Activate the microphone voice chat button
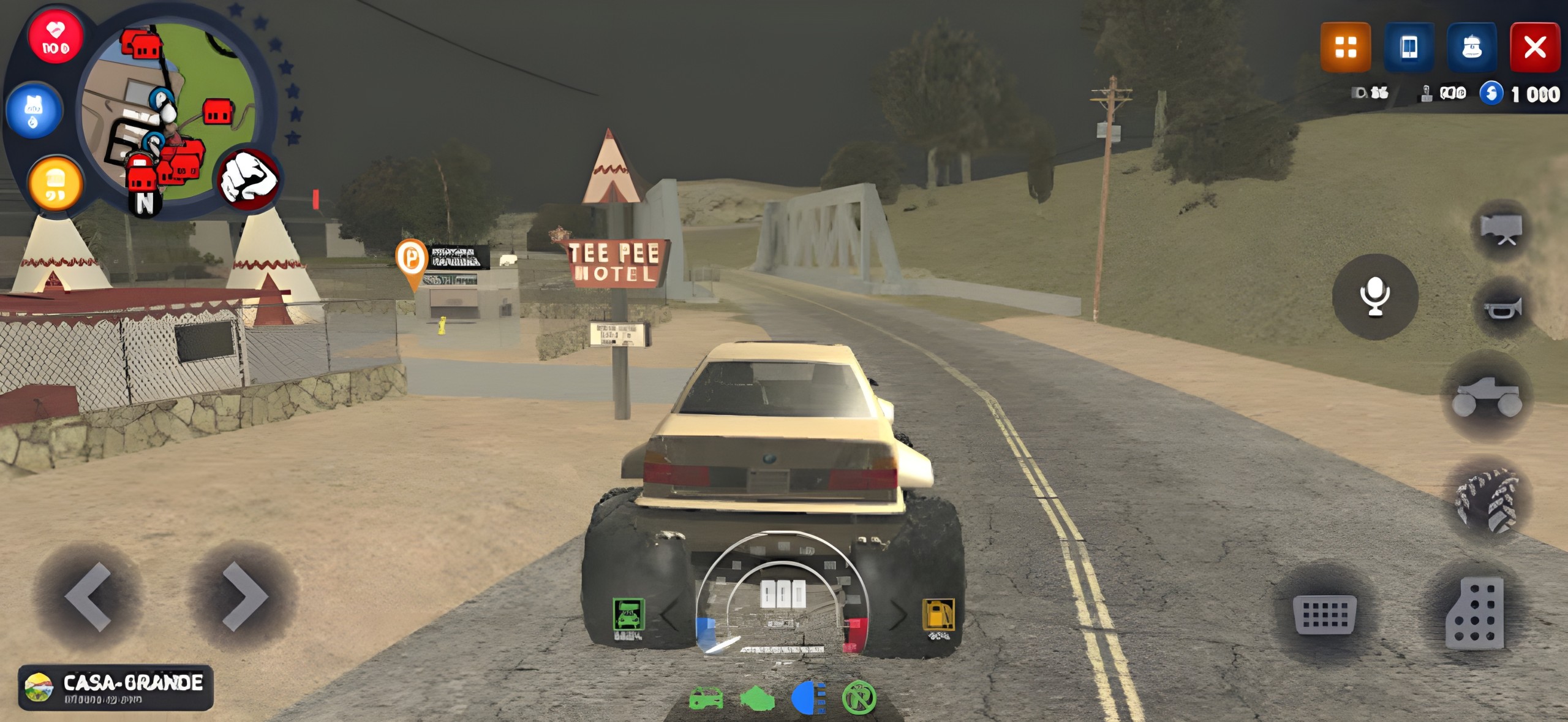Screen dimensions: 1568x722 [x=1375, y=296]
